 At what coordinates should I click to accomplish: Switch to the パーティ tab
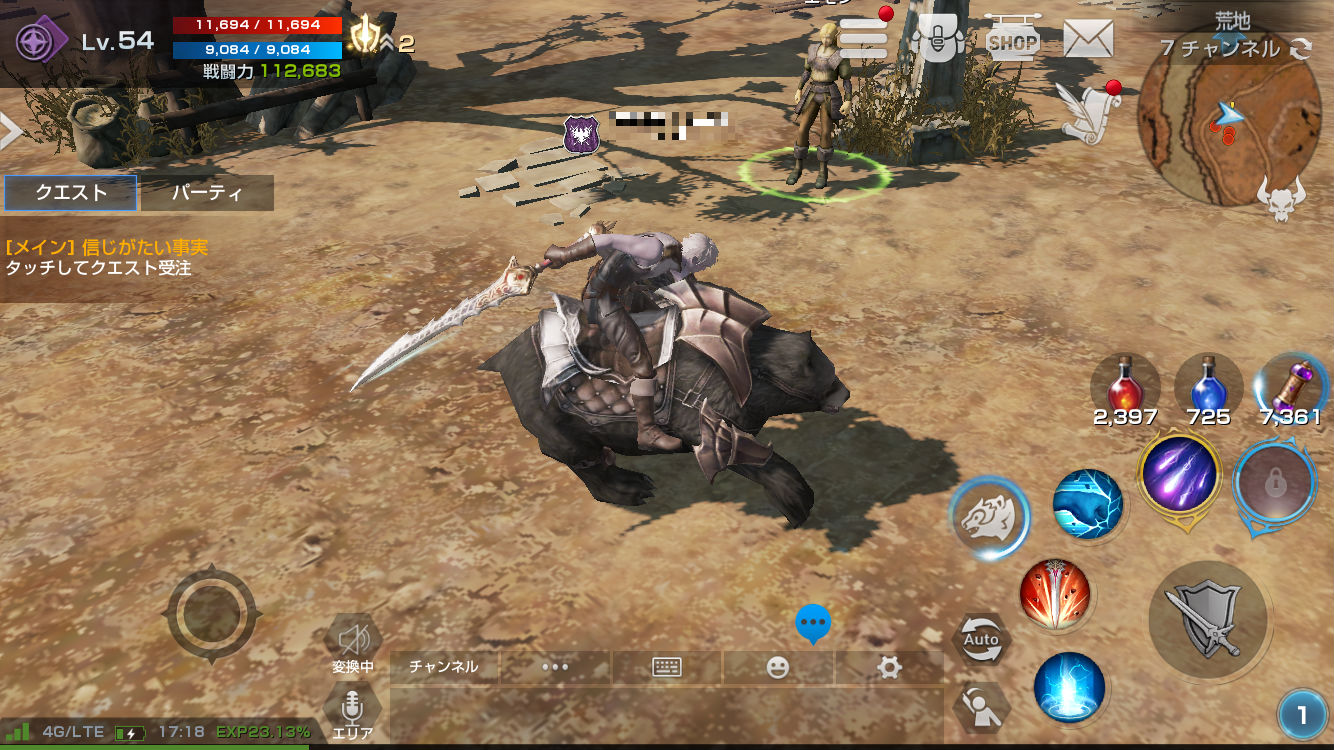click(x=207, y=193)
